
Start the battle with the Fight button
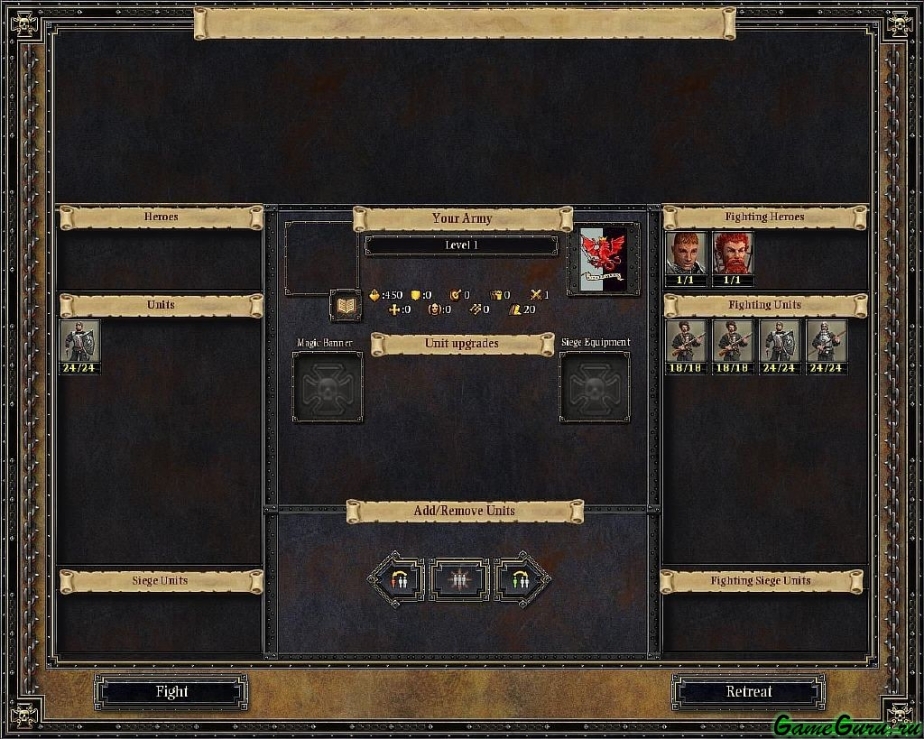(x=171, y=692)
